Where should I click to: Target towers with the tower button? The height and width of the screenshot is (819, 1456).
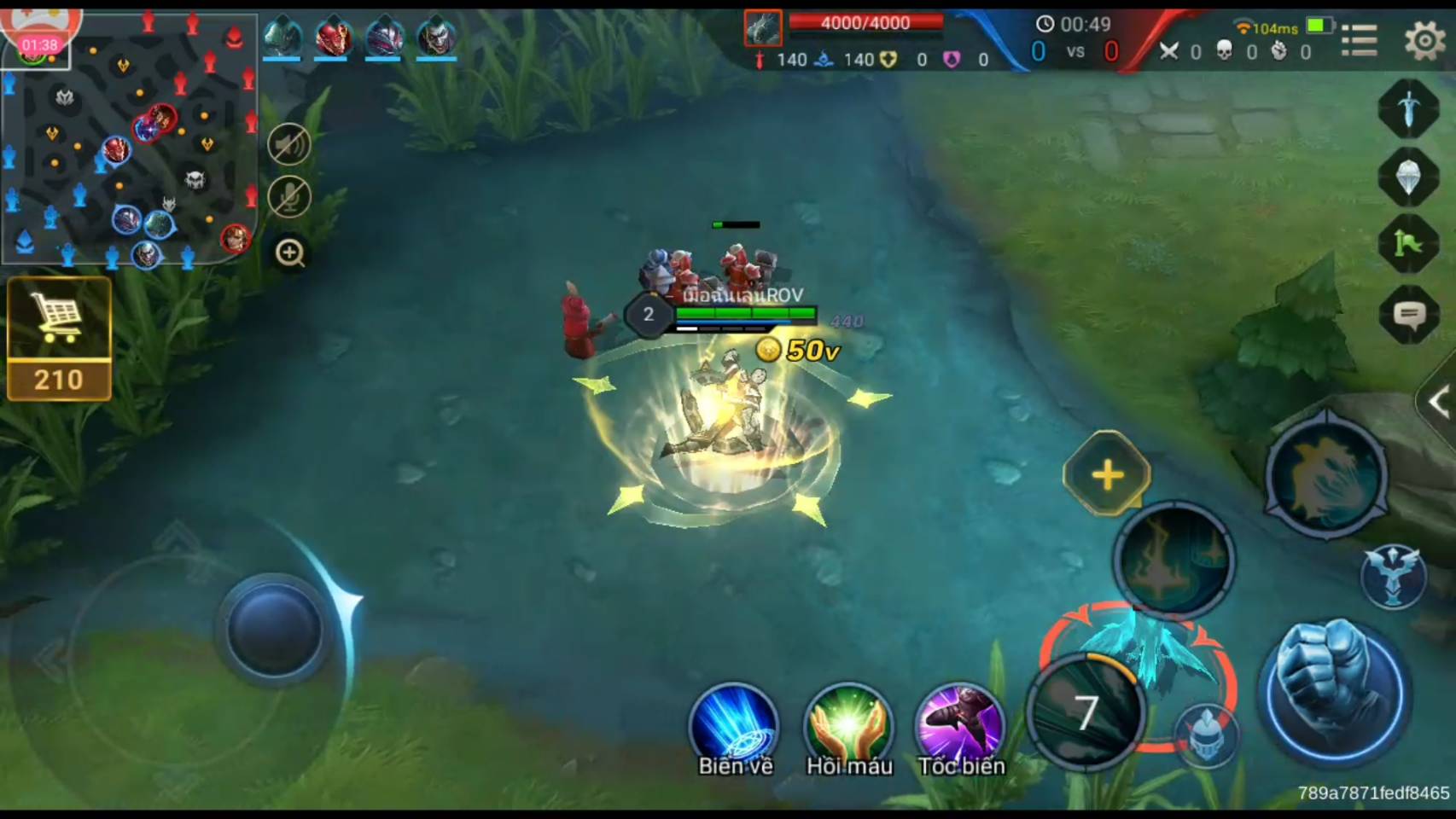1393,576
